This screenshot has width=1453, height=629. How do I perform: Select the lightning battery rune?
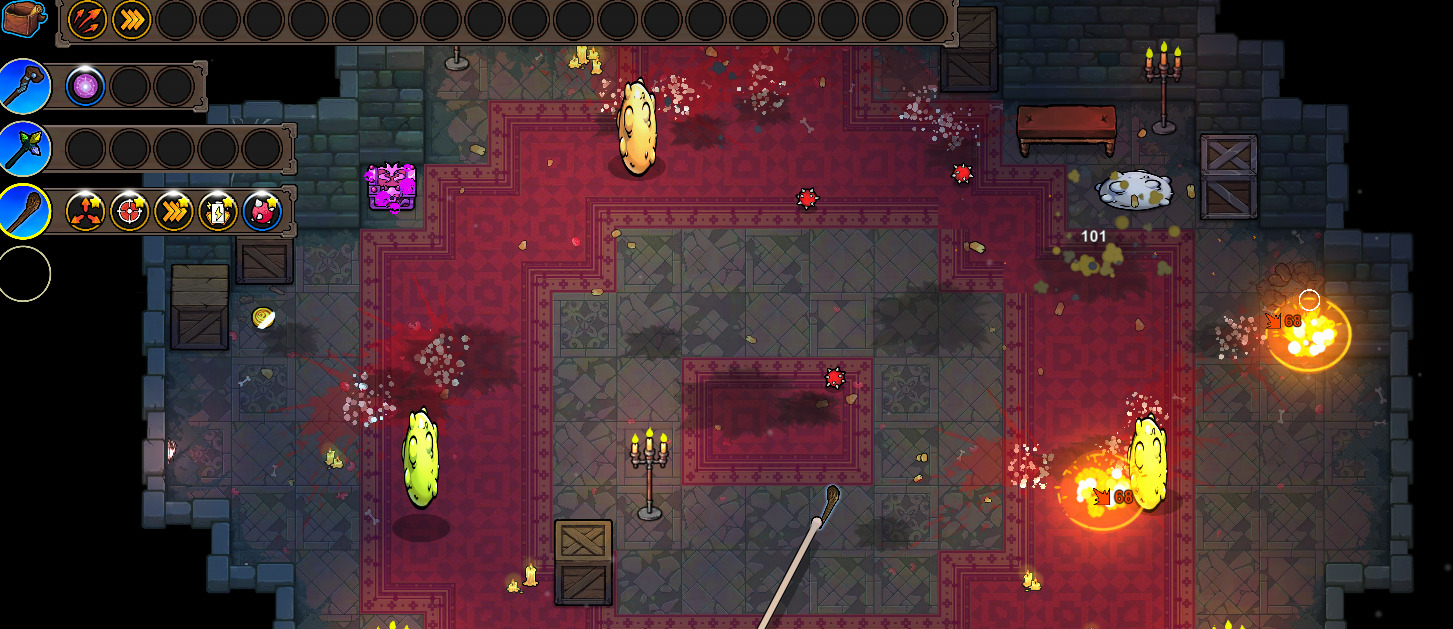coord(218,211)
